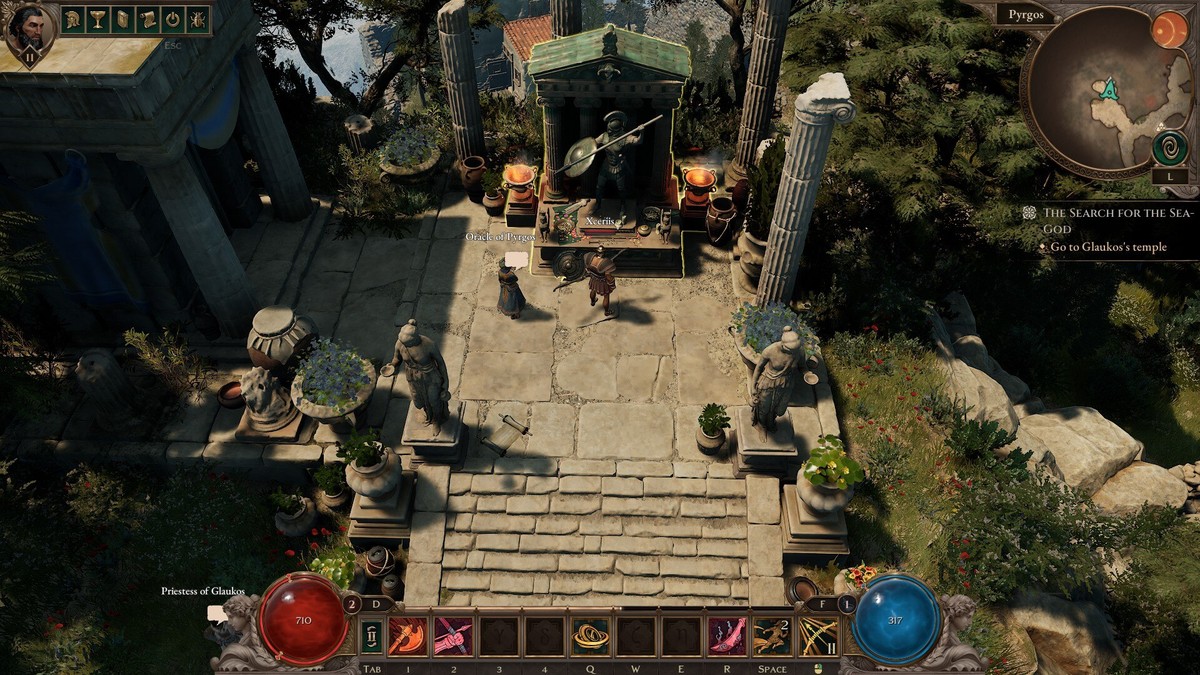The width and height of the screenshot is (1200, 675).
Task: Open the scroll quest log icon
Action: (148, 19)
